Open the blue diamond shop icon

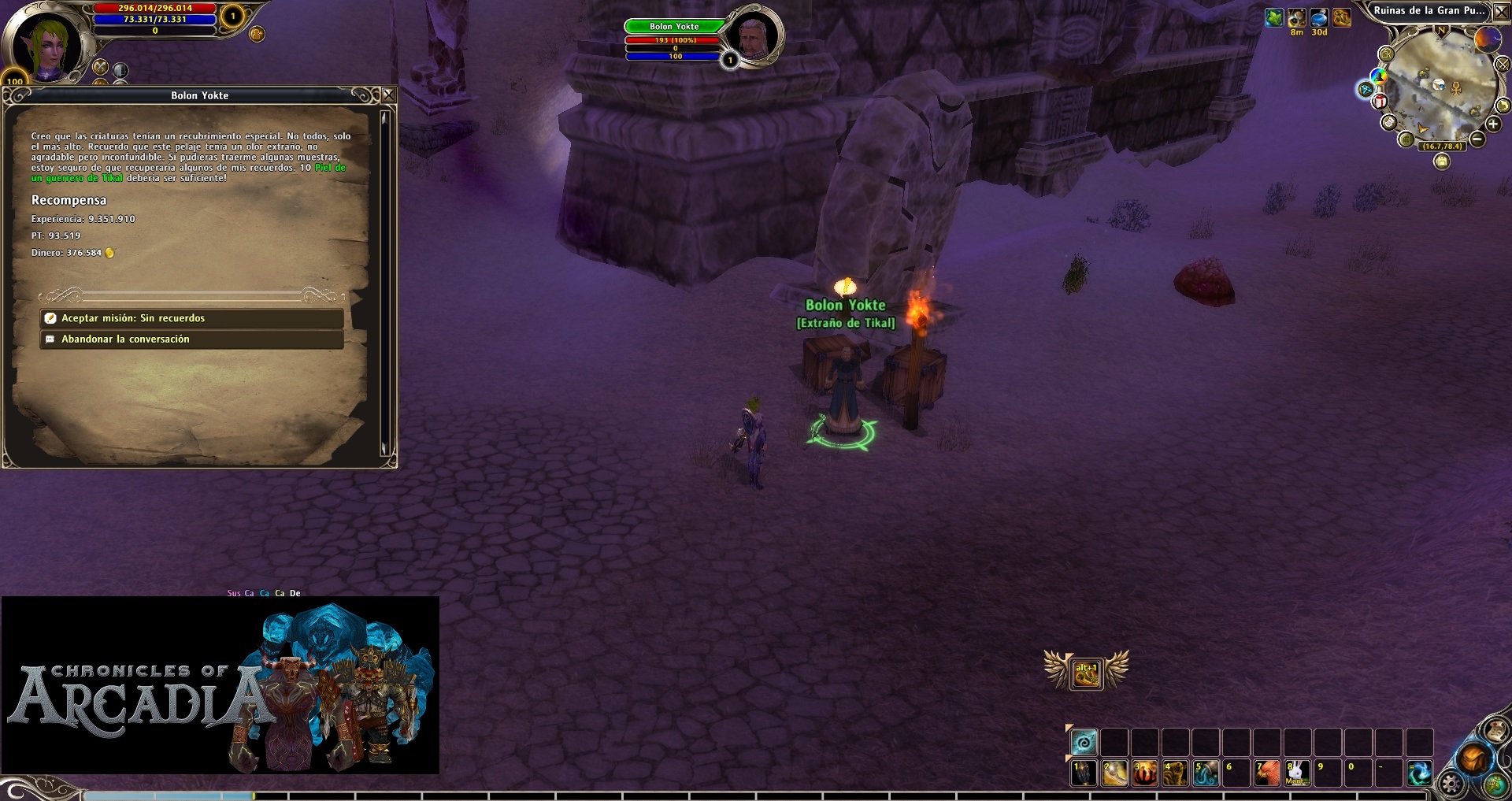click(x=1366, y=89)
